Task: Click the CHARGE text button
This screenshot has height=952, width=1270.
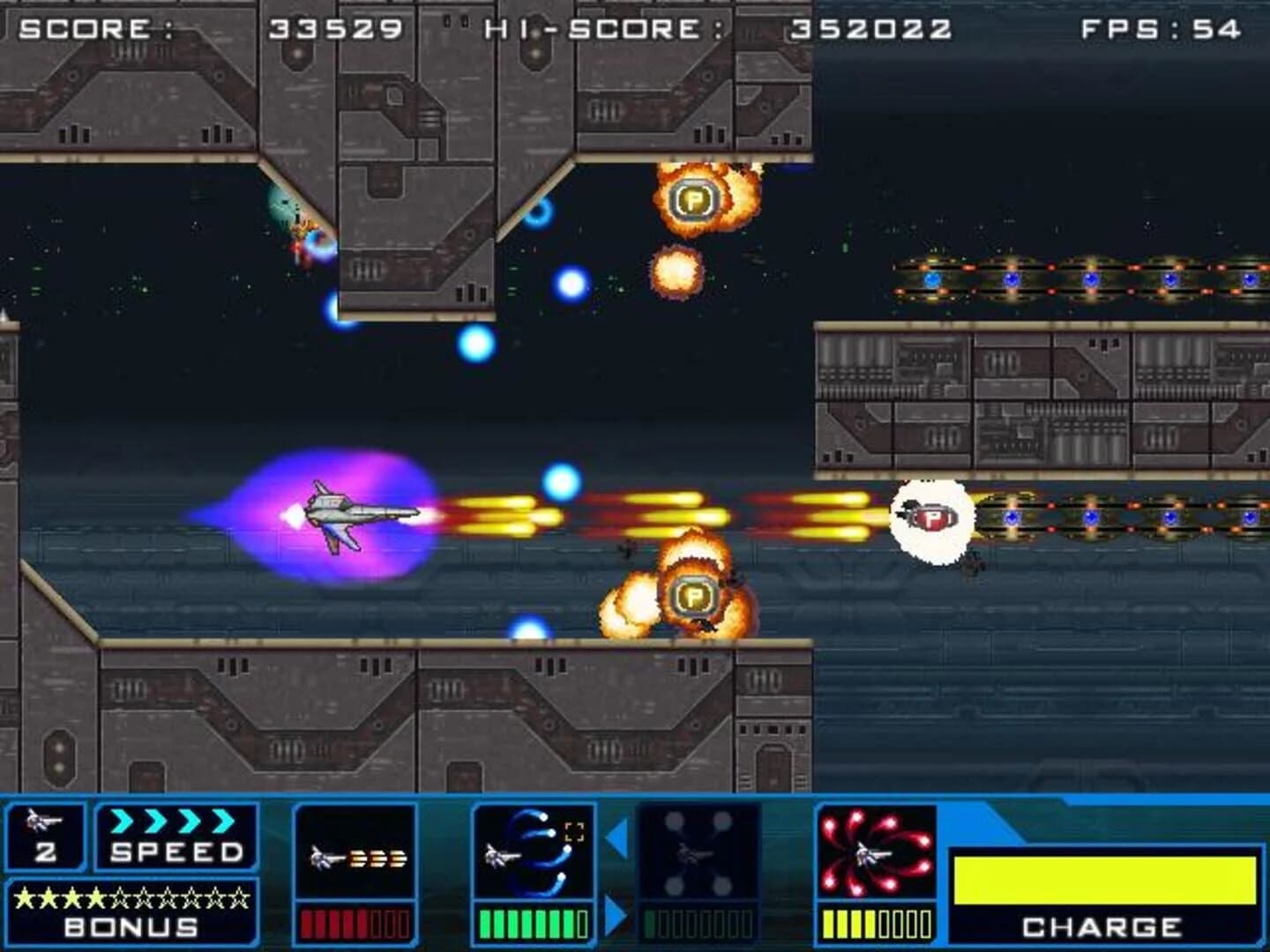Action: 1102,926
